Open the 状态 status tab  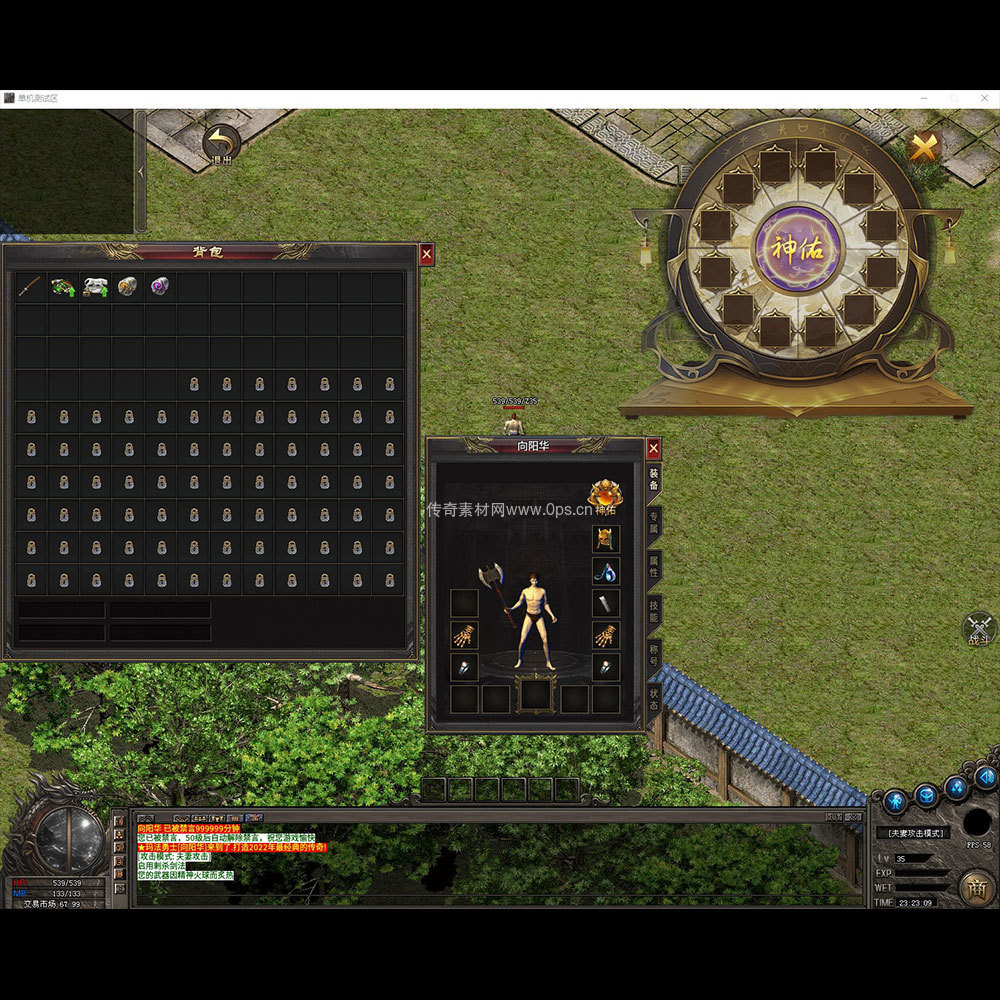(x=654, y=698)
